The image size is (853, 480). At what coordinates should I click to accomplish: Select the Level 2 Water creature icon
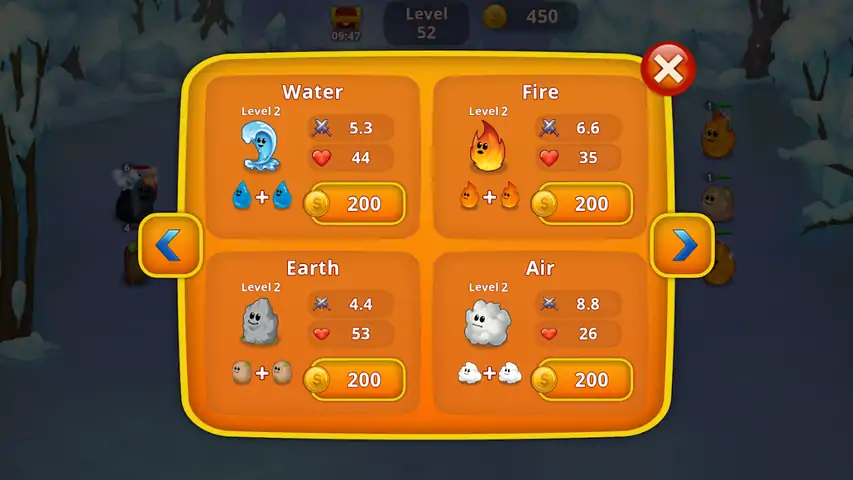261,147
